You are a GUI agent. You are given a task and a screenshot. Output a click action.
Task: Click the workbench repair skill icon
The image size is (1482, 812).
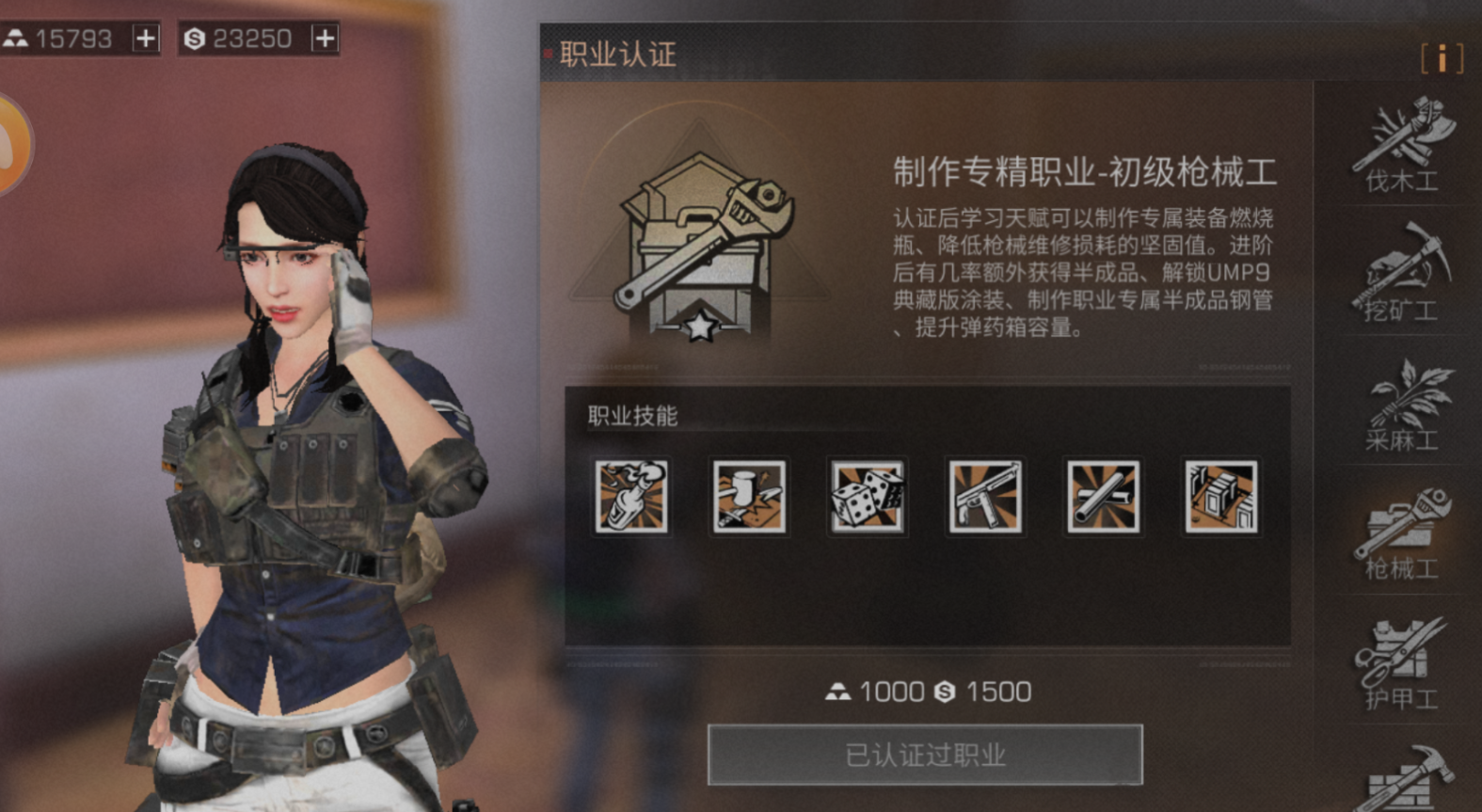749,497
